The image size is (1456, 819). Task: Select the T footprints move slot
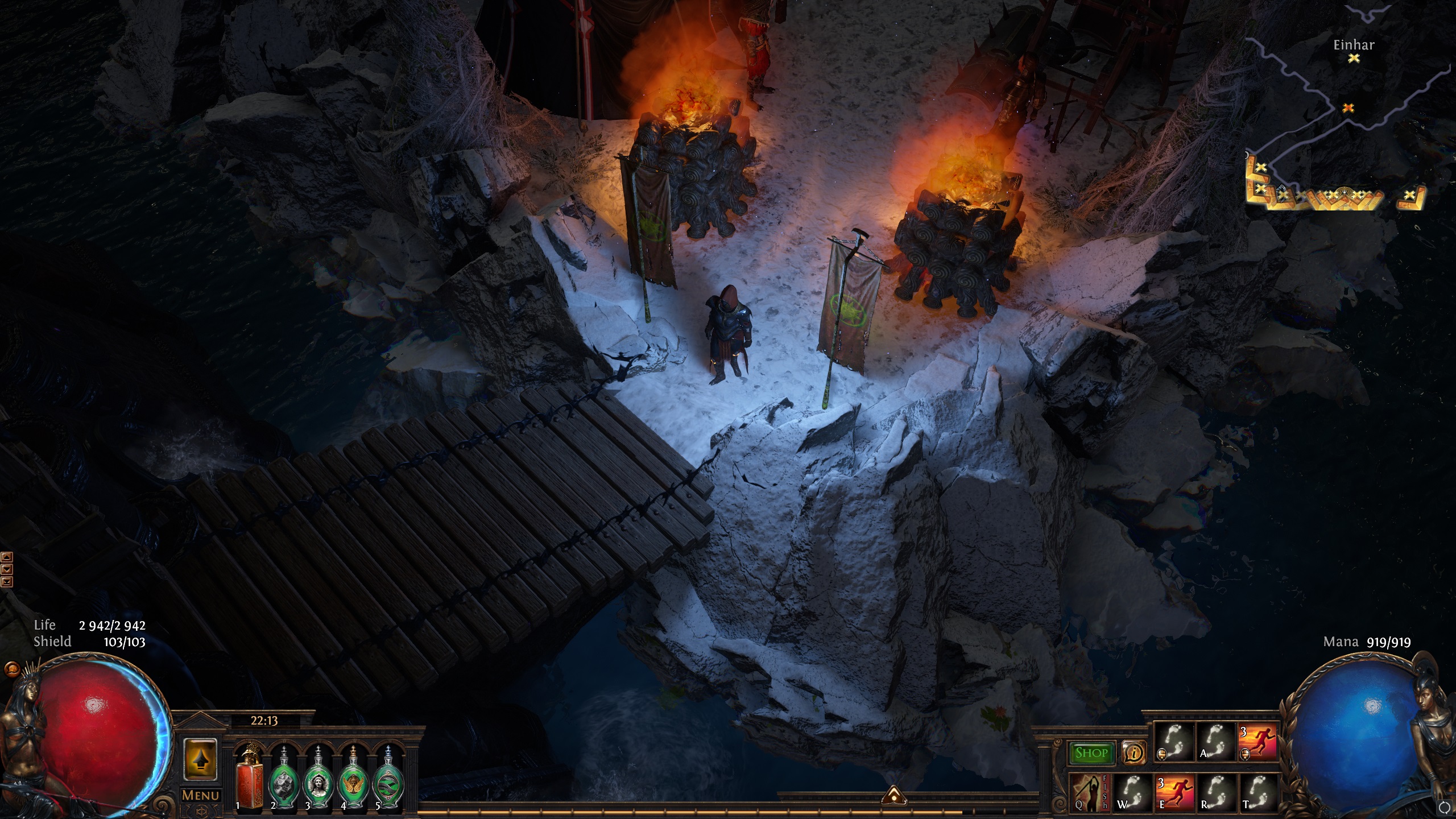1257,791
